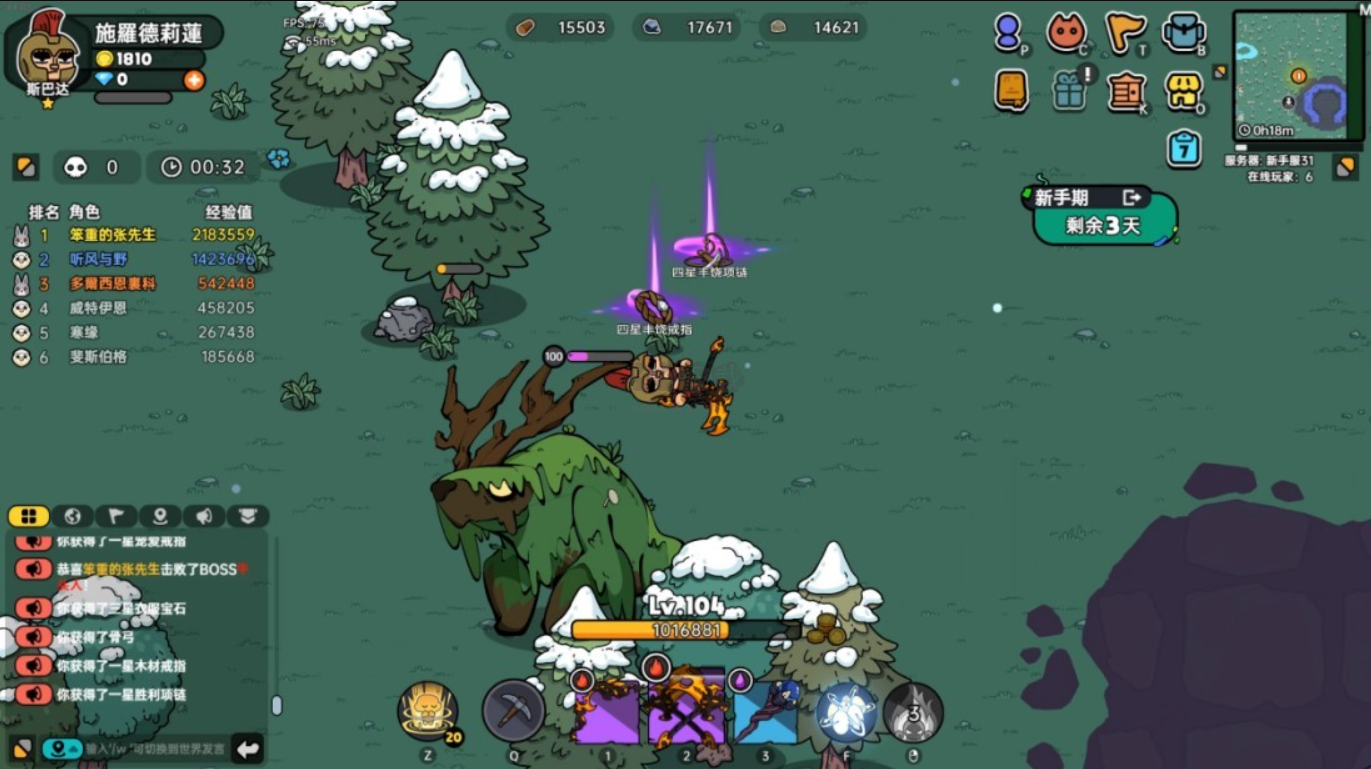Select the blue staff weapon slot
This screenshot has height=769, width=1371.
click(x=765, y=712)
